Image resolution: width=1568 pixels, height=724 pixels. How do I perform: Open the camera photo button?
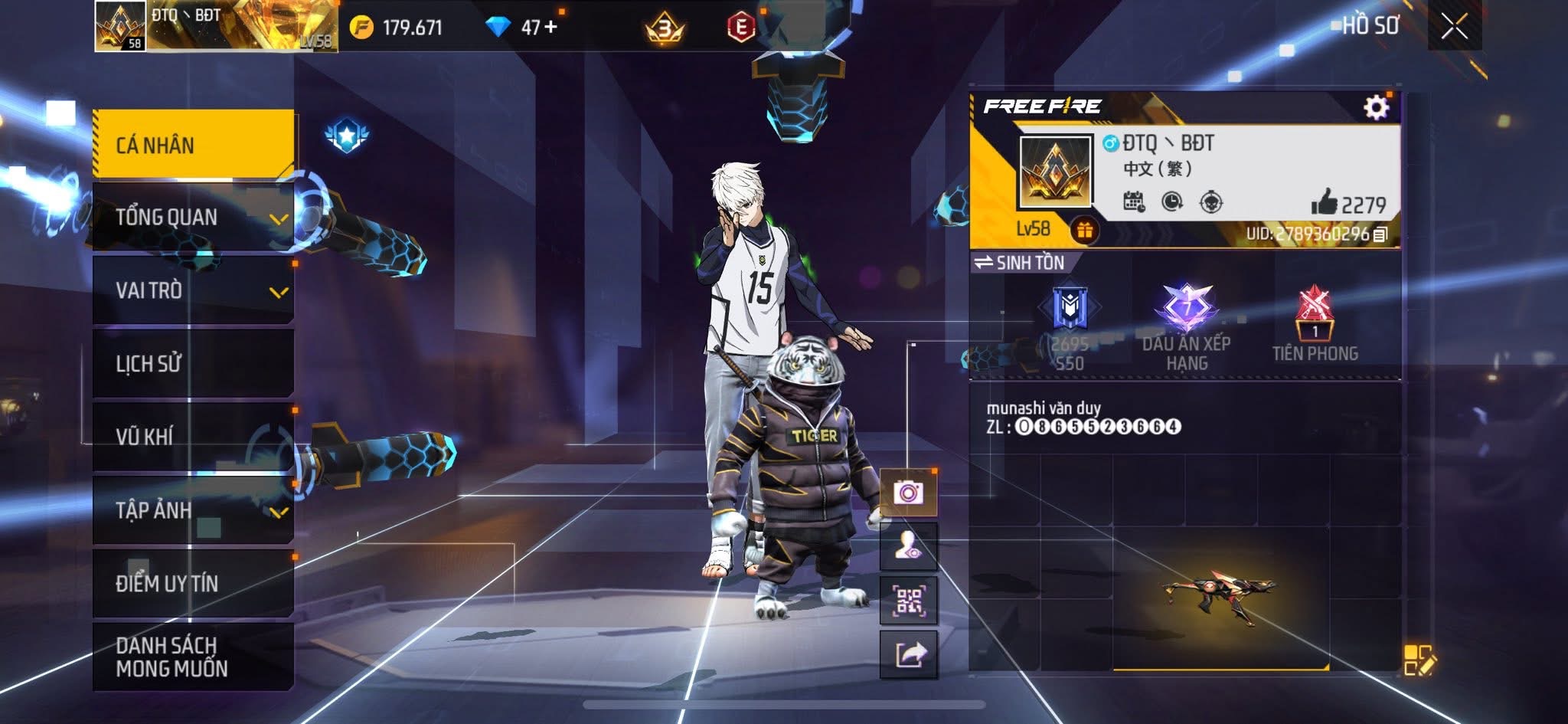click(909, 492)
